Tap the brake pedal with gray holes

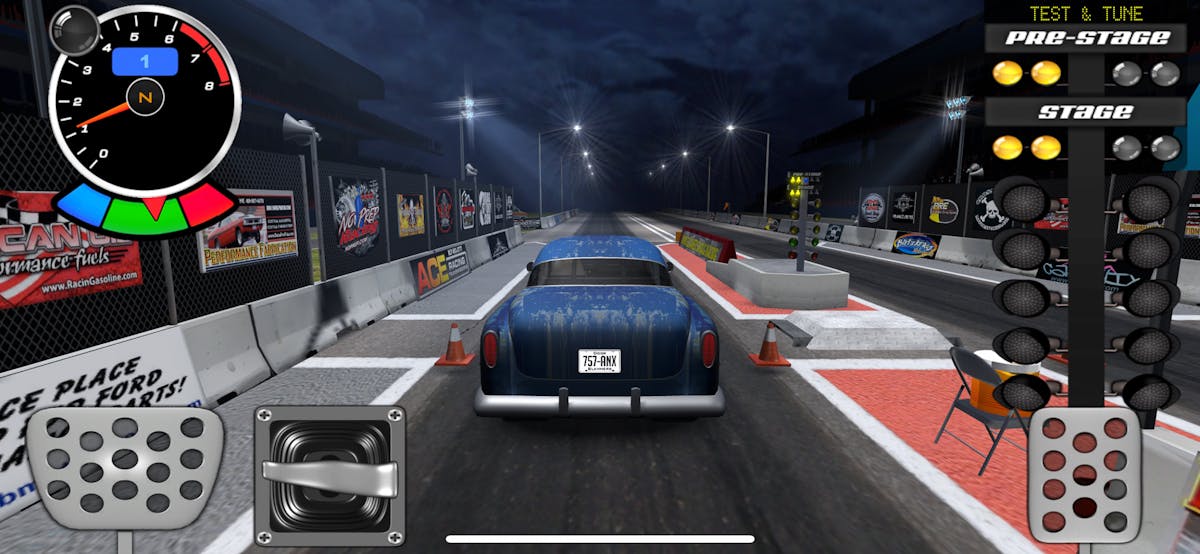(x=124, y=467)
